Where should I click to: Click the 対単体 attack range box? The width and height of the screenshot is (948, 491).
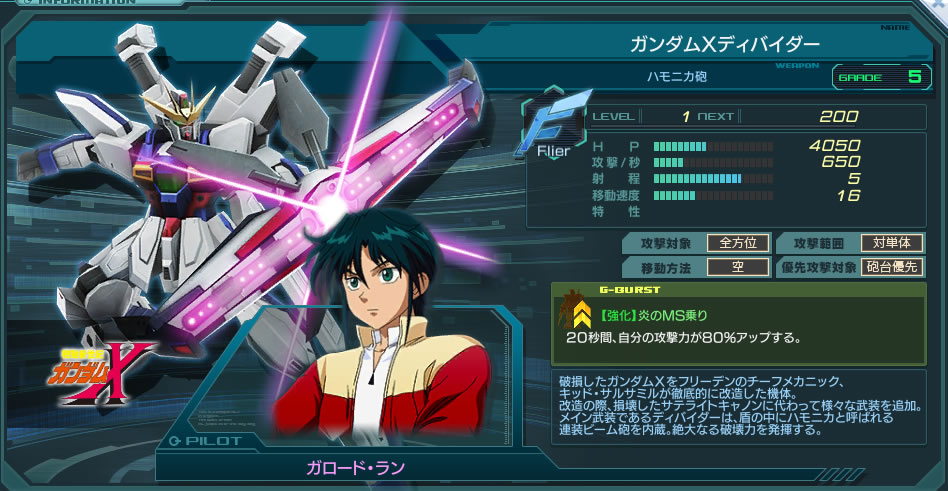point(891,242)
